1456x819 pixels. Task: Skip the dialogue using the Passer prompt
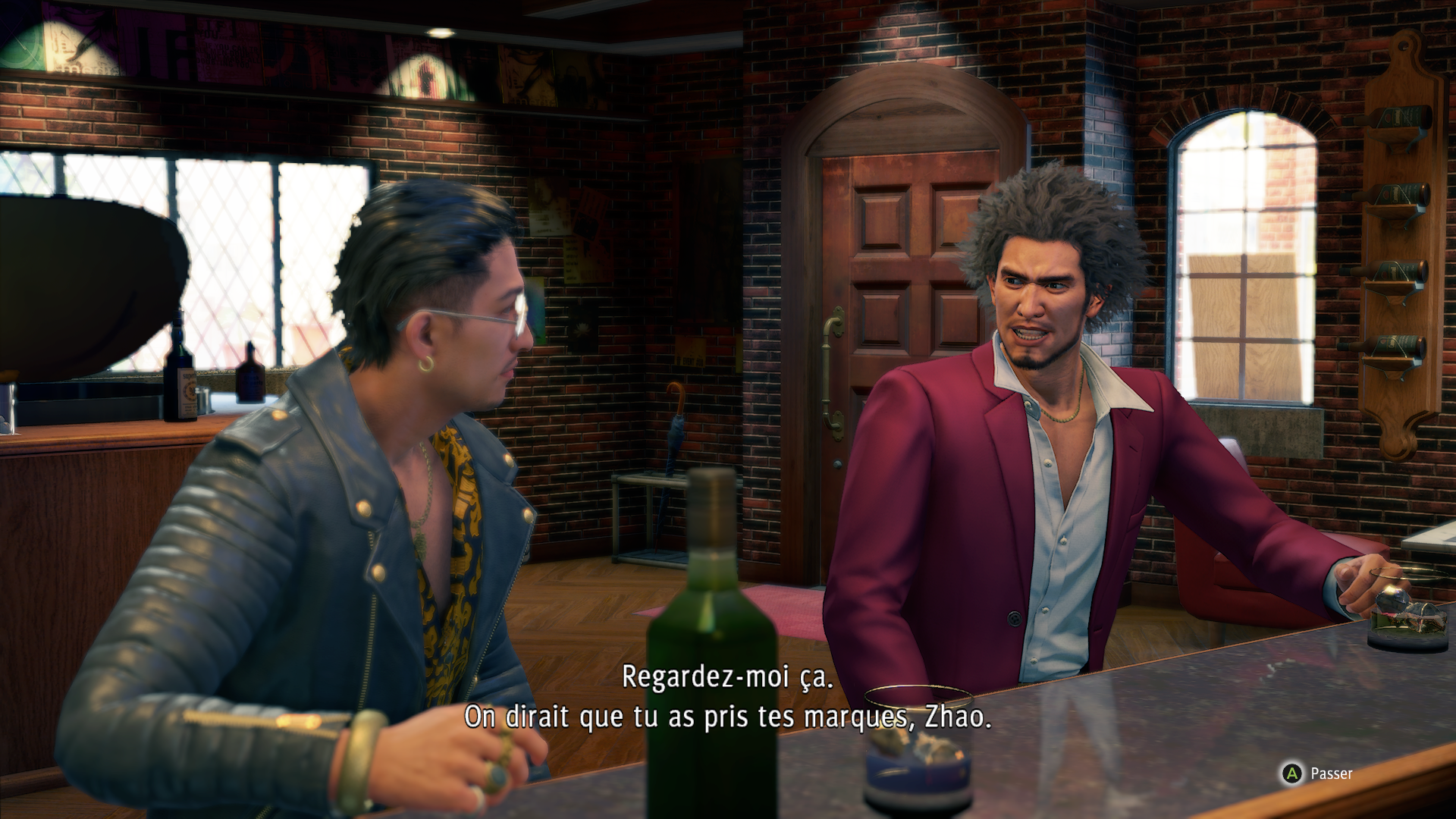pos(1317,773)
